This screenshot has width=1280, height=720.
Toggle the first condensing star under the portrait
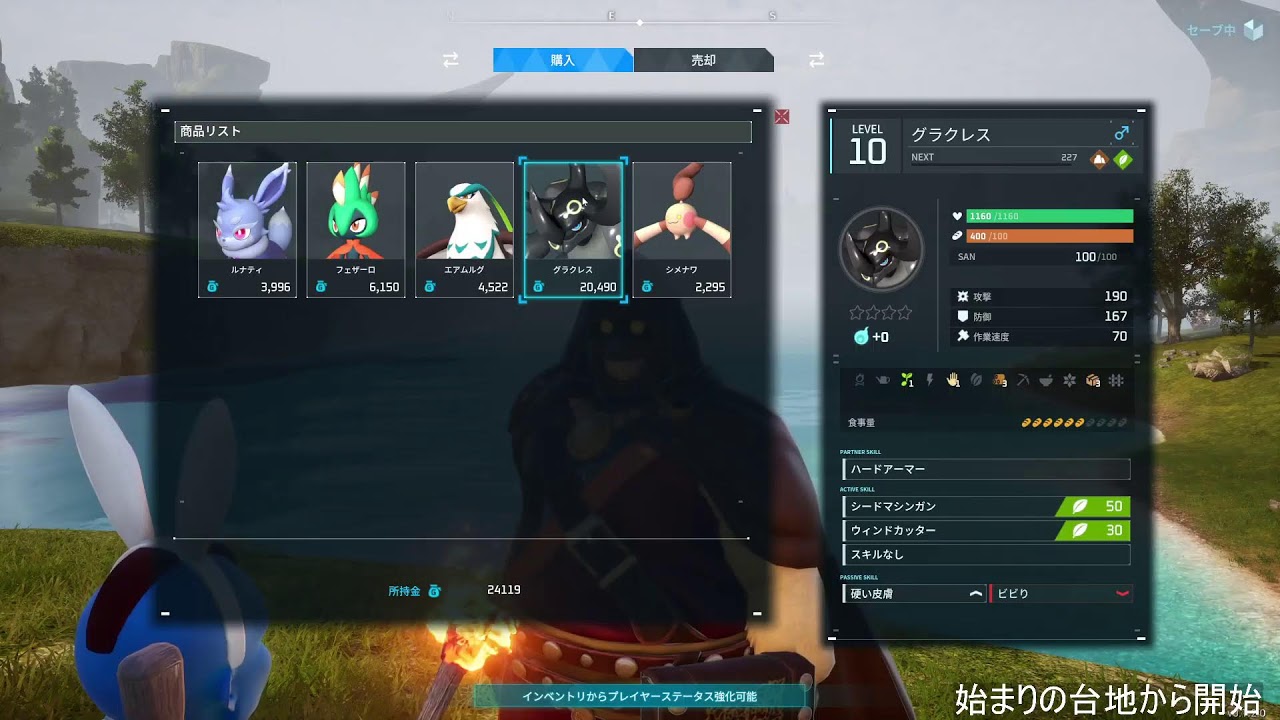(857, 313)
